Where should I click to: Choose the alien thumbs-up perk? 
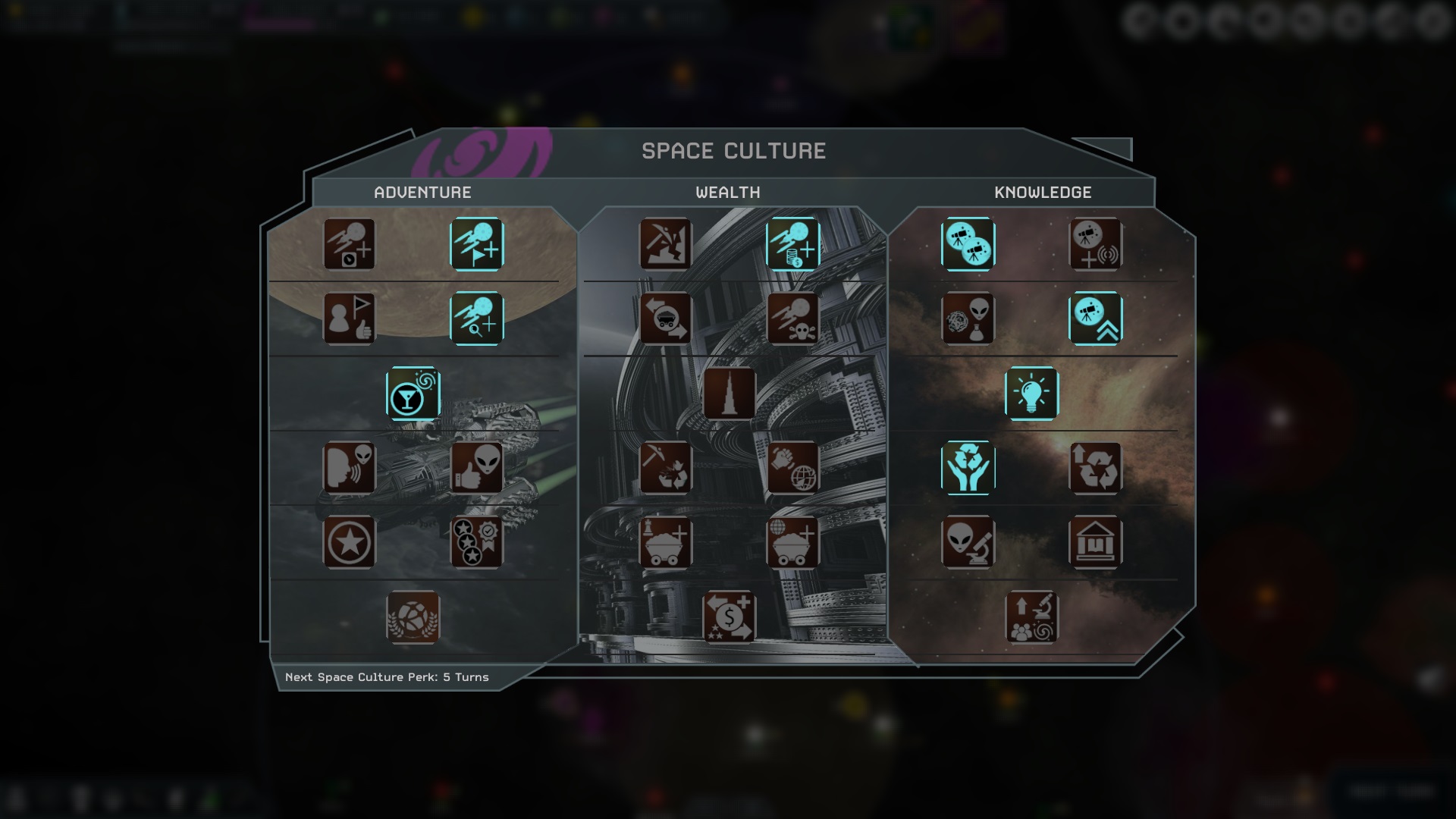point(476,468)
